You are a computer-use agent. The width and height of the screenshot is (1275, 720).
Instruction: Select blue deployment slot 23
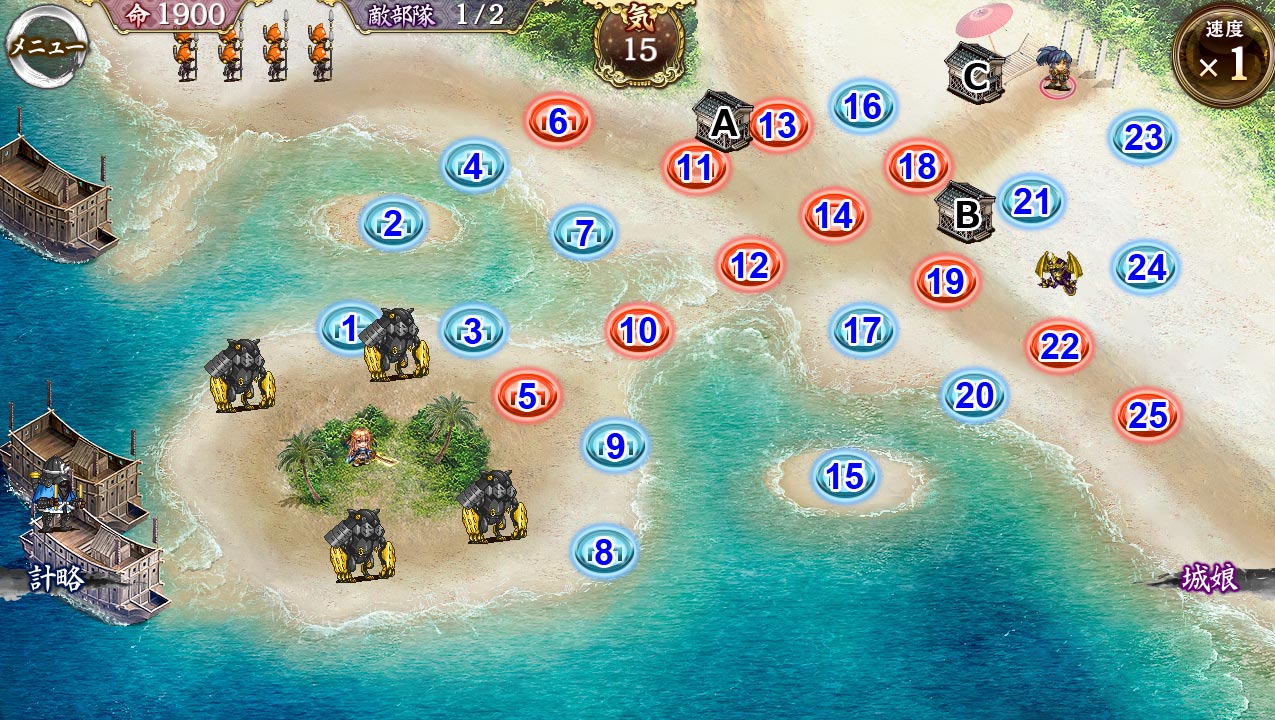(1143, 138)
